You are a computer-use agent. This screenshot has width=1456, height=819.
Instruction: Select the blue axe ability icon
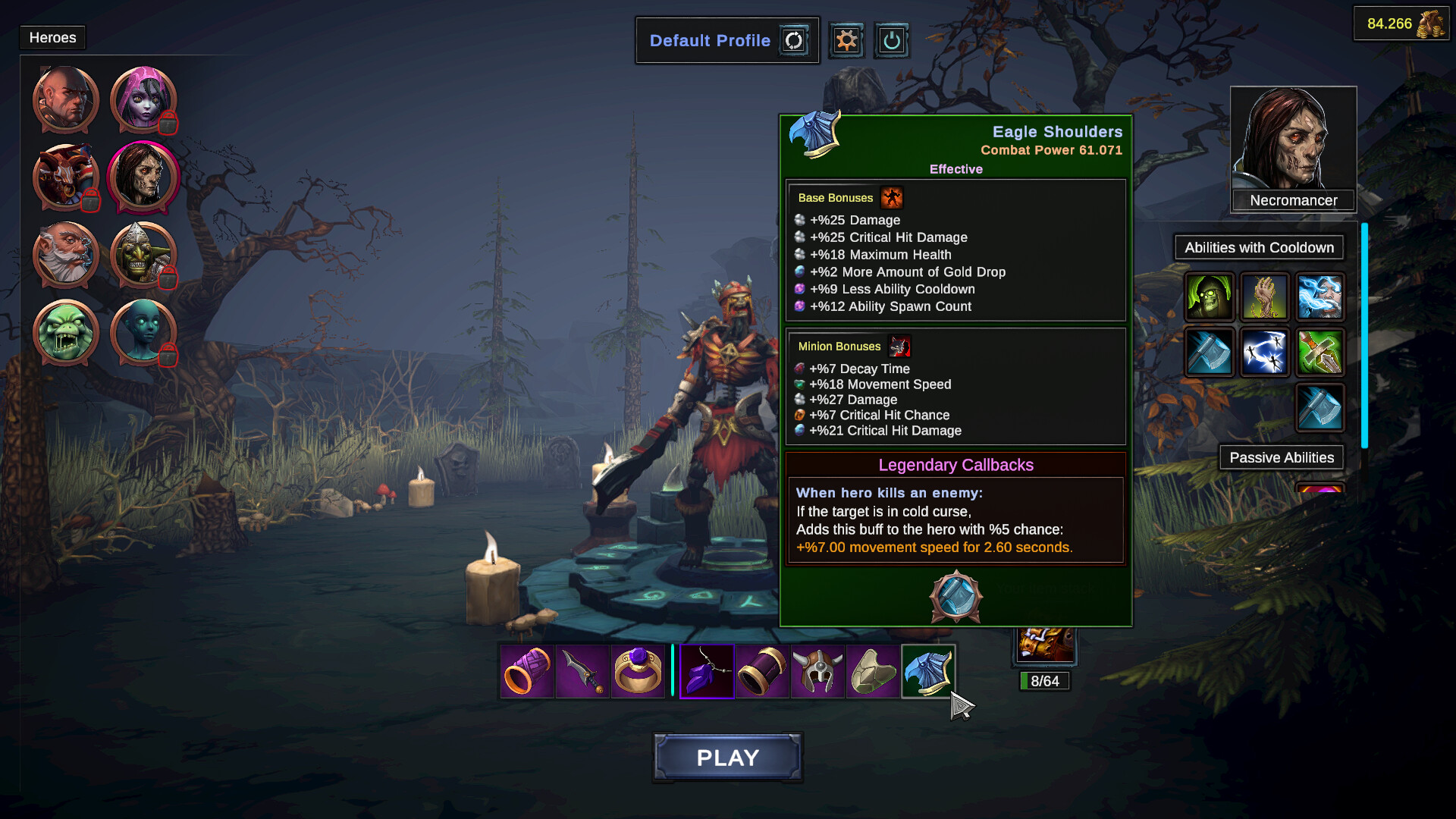coord(1209,353)
